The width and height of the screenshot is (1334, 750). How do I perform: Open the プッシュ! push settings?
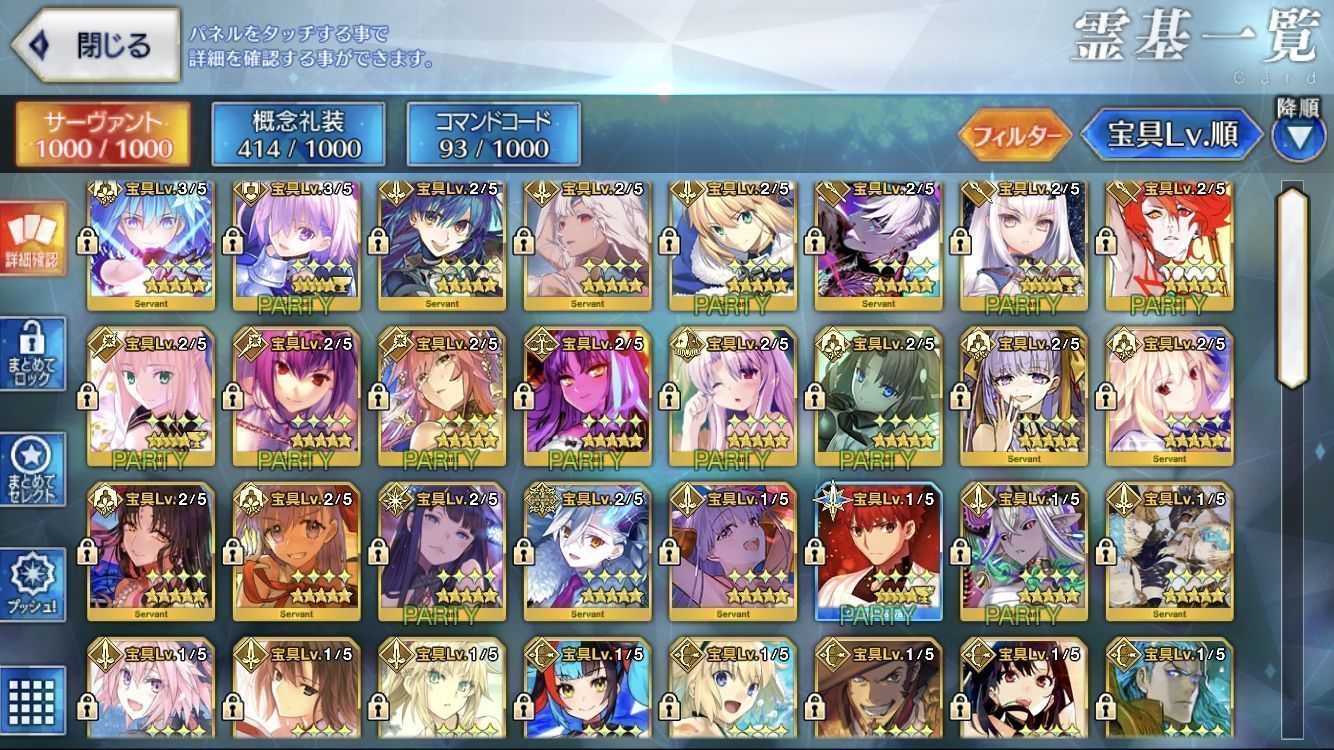click(x=33, y=585)
